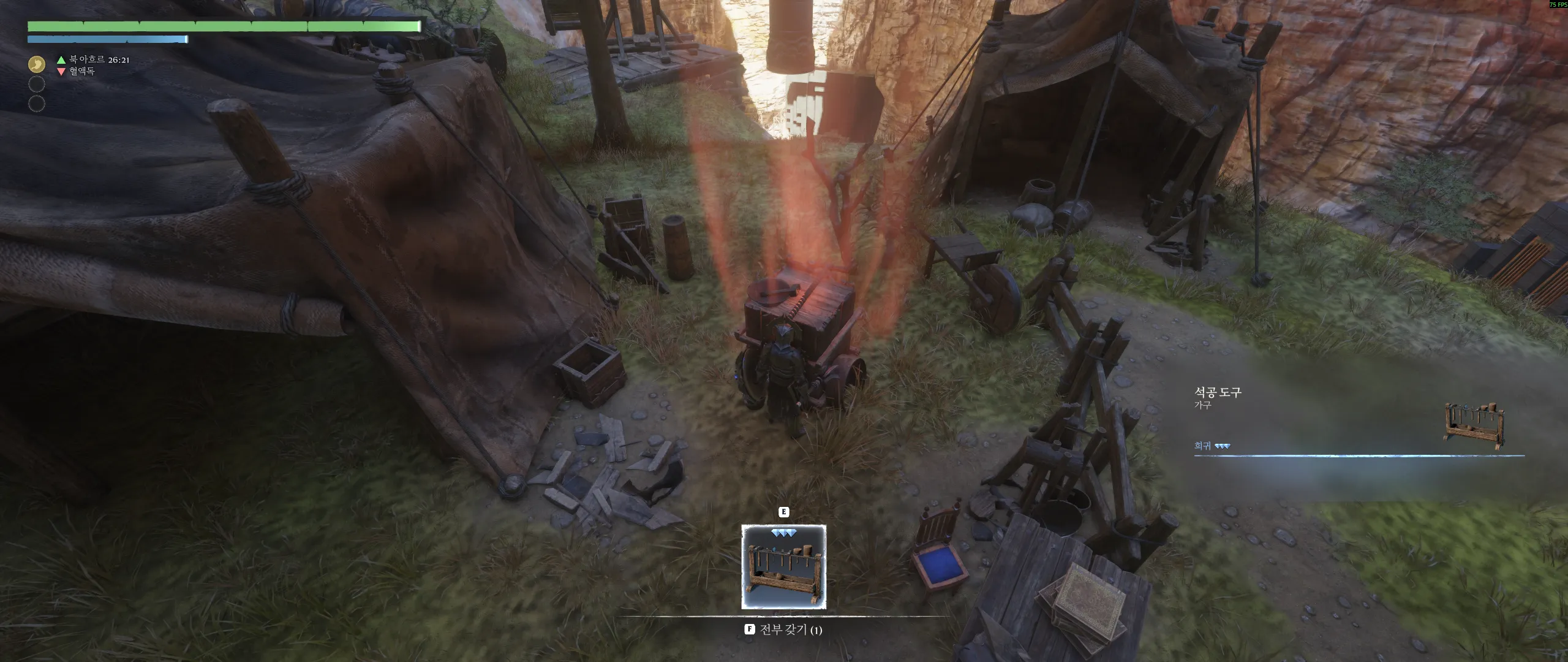Click the '전부 갖기' take all button
Image resolution: width=1568 pixels, height=662 pixels.
click(783, 630)
